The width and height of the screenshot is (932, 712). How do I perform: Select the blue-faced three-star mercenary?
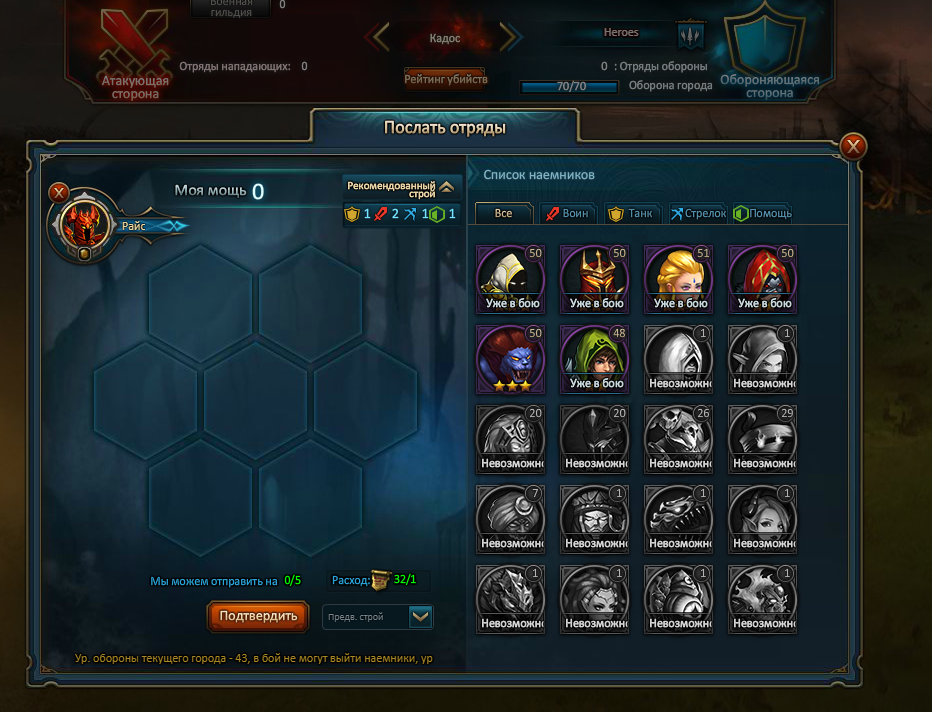[512, 358]
